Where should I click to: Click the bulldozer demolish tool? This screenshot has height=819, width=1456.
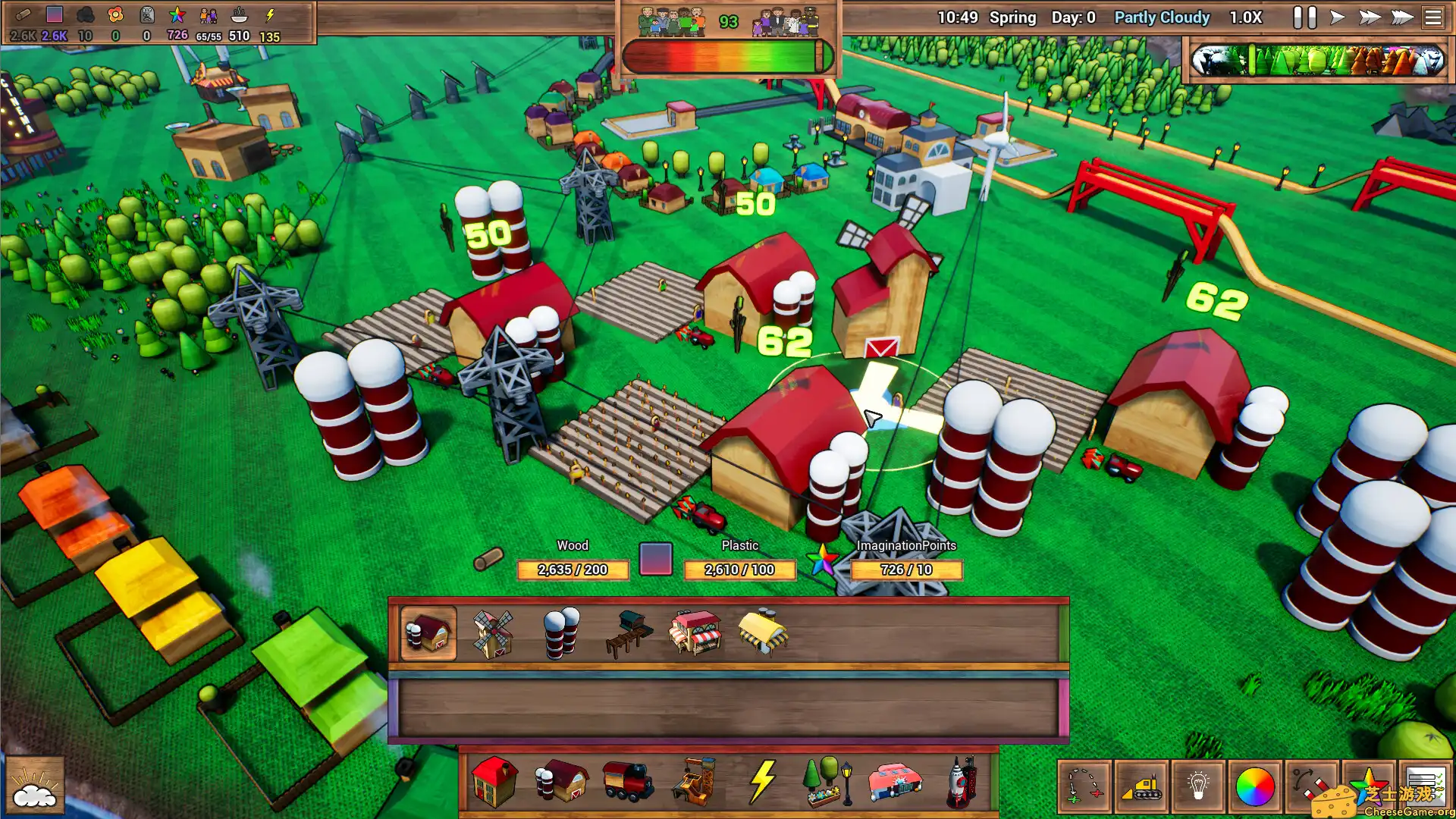tap(1142, 786)
